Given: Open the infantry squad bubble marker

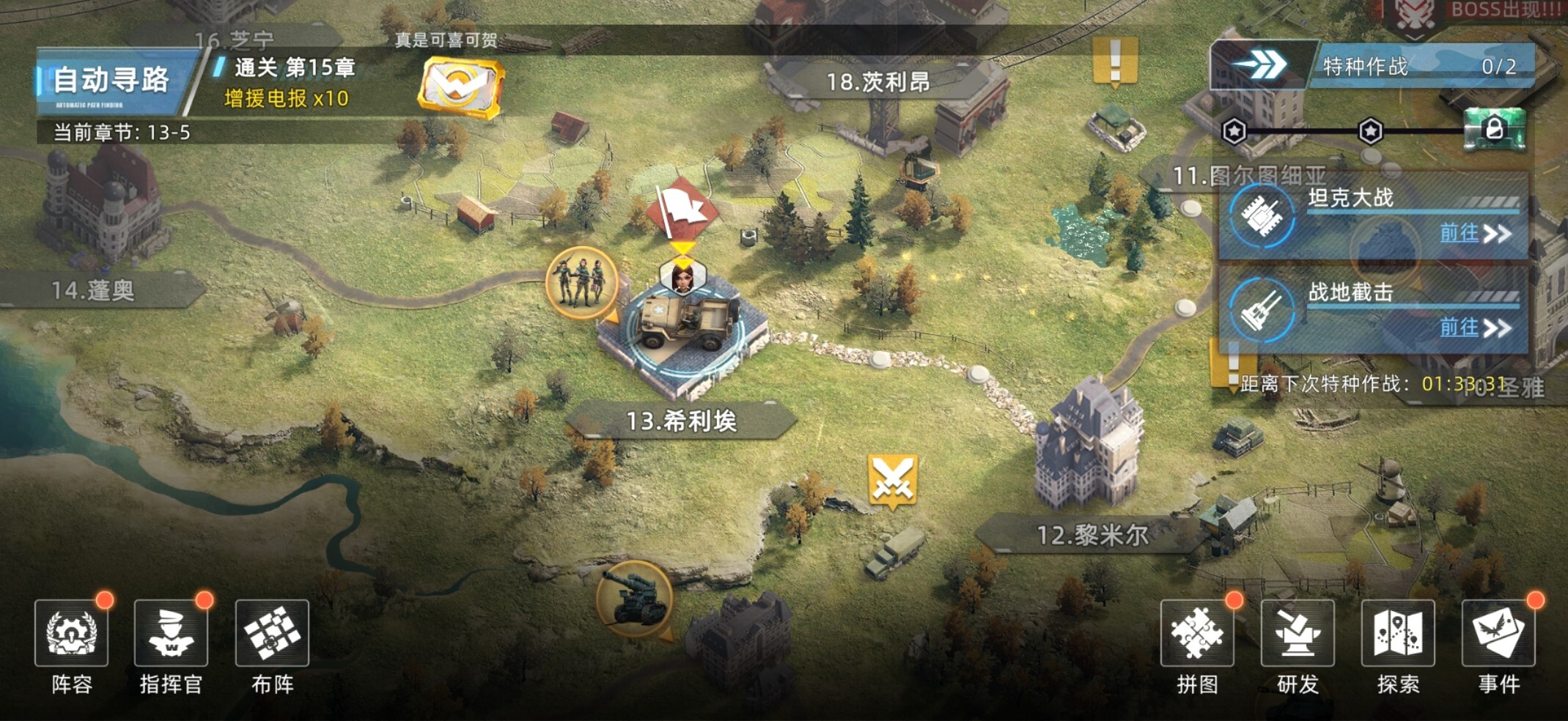Looking at the screenshot, I should tap(581, 284).
